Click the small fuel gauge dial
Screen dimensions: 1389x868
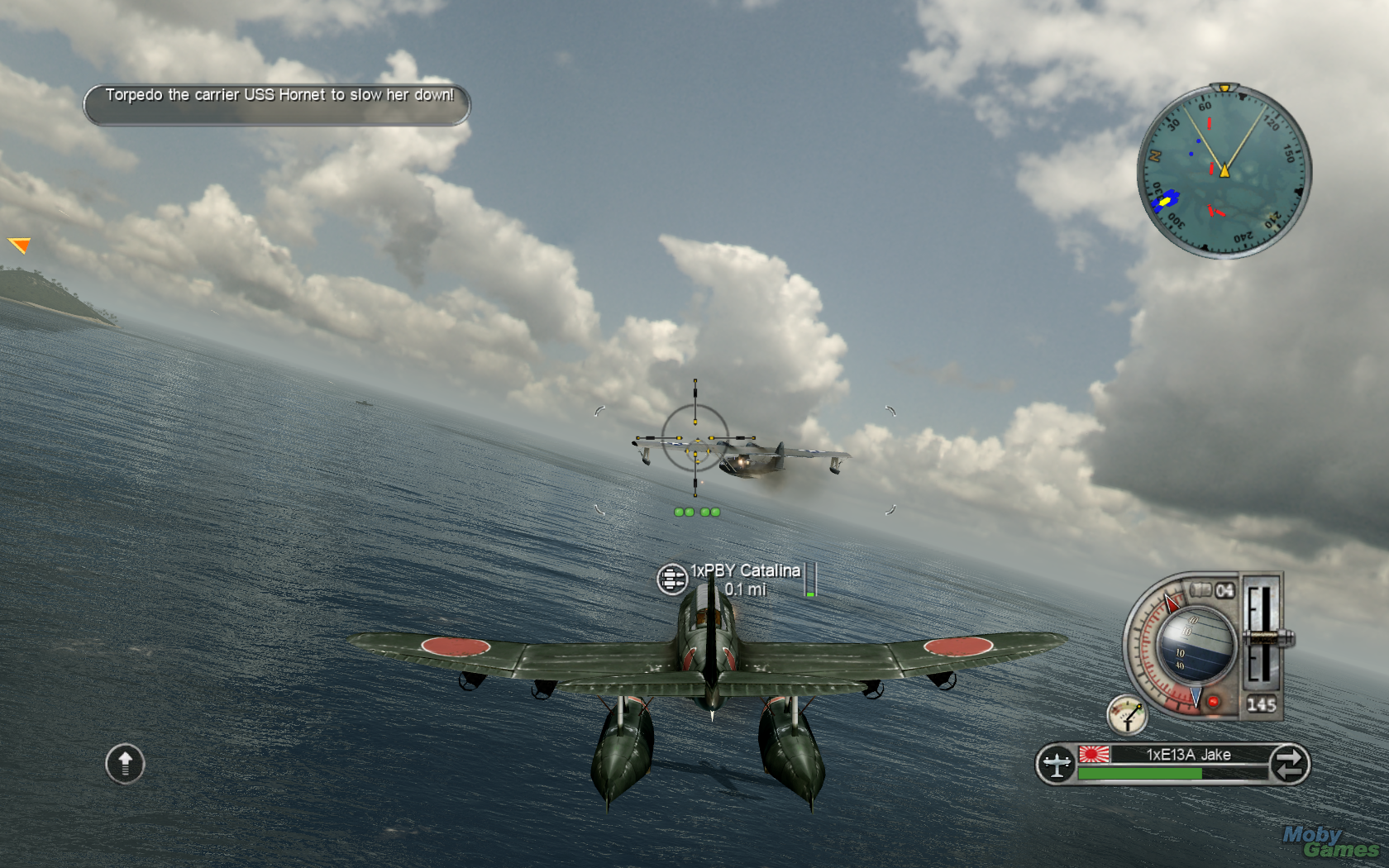[x=1128, y=715]
